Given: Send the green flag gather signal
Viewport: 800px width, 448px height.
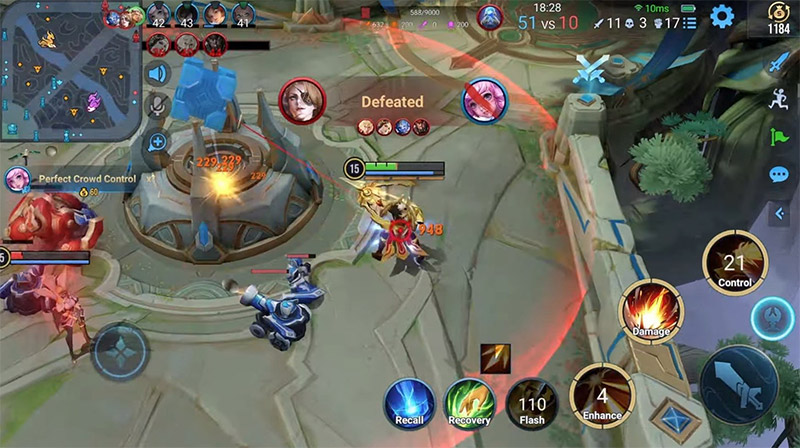Looking at the screenshot, I should pyautogui.click(x=778, y=137).
